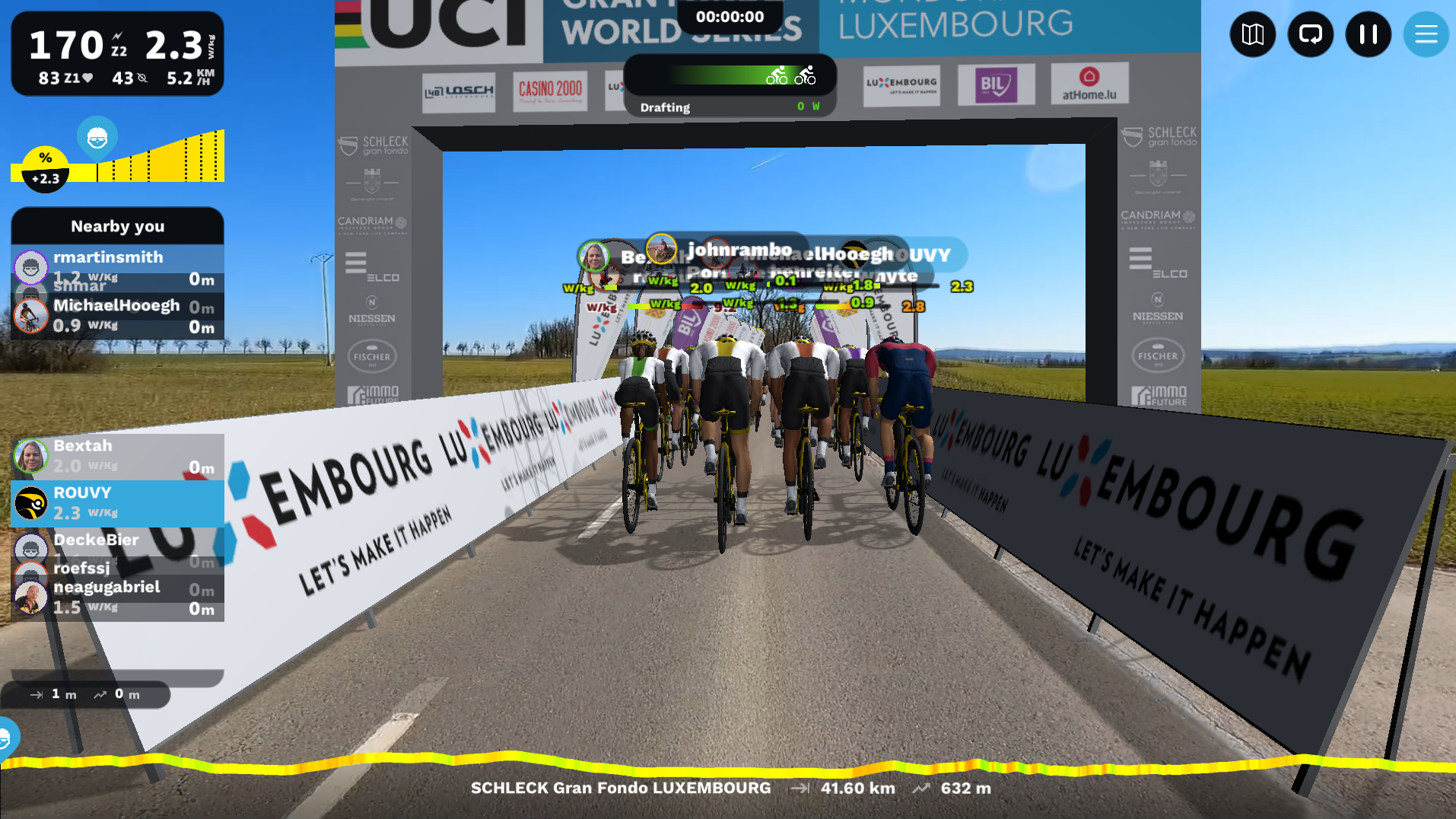Viewport: 1456px width, 819px height.
Task: Open the hamburger menu
Action: point(1426,34)
